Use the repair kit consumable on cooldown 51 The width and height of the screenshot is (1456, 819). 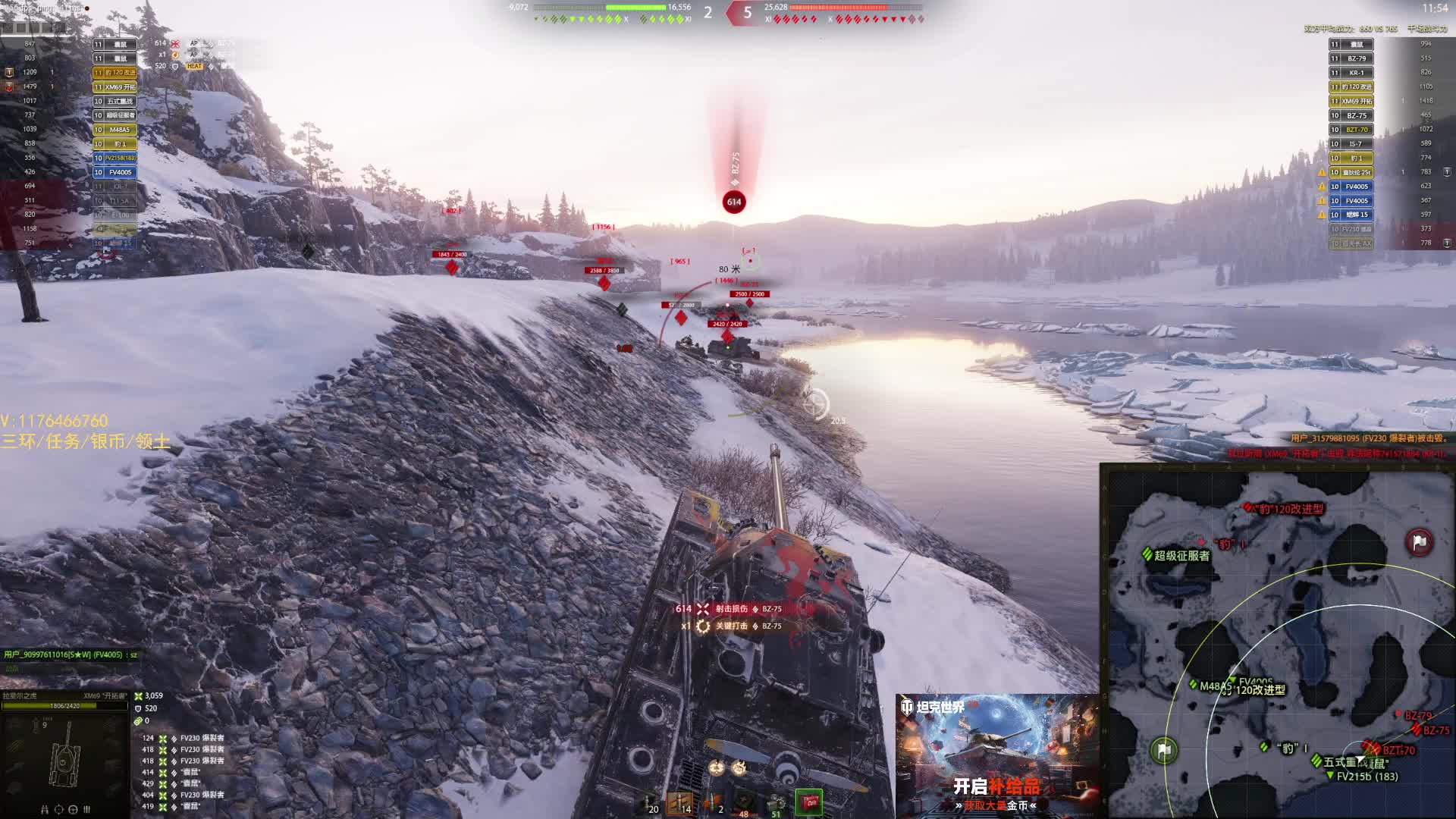click(775, 803)
